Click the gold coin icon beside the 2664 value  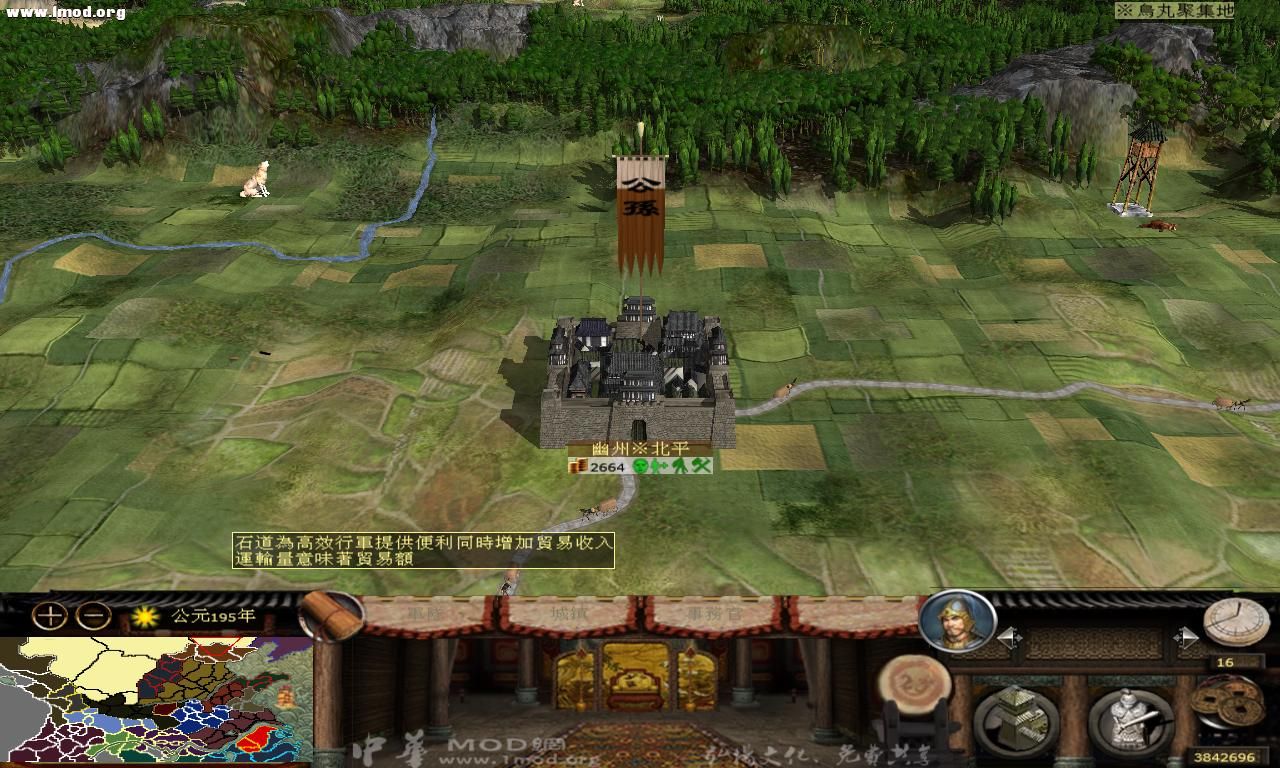click(x=577, y=465)
